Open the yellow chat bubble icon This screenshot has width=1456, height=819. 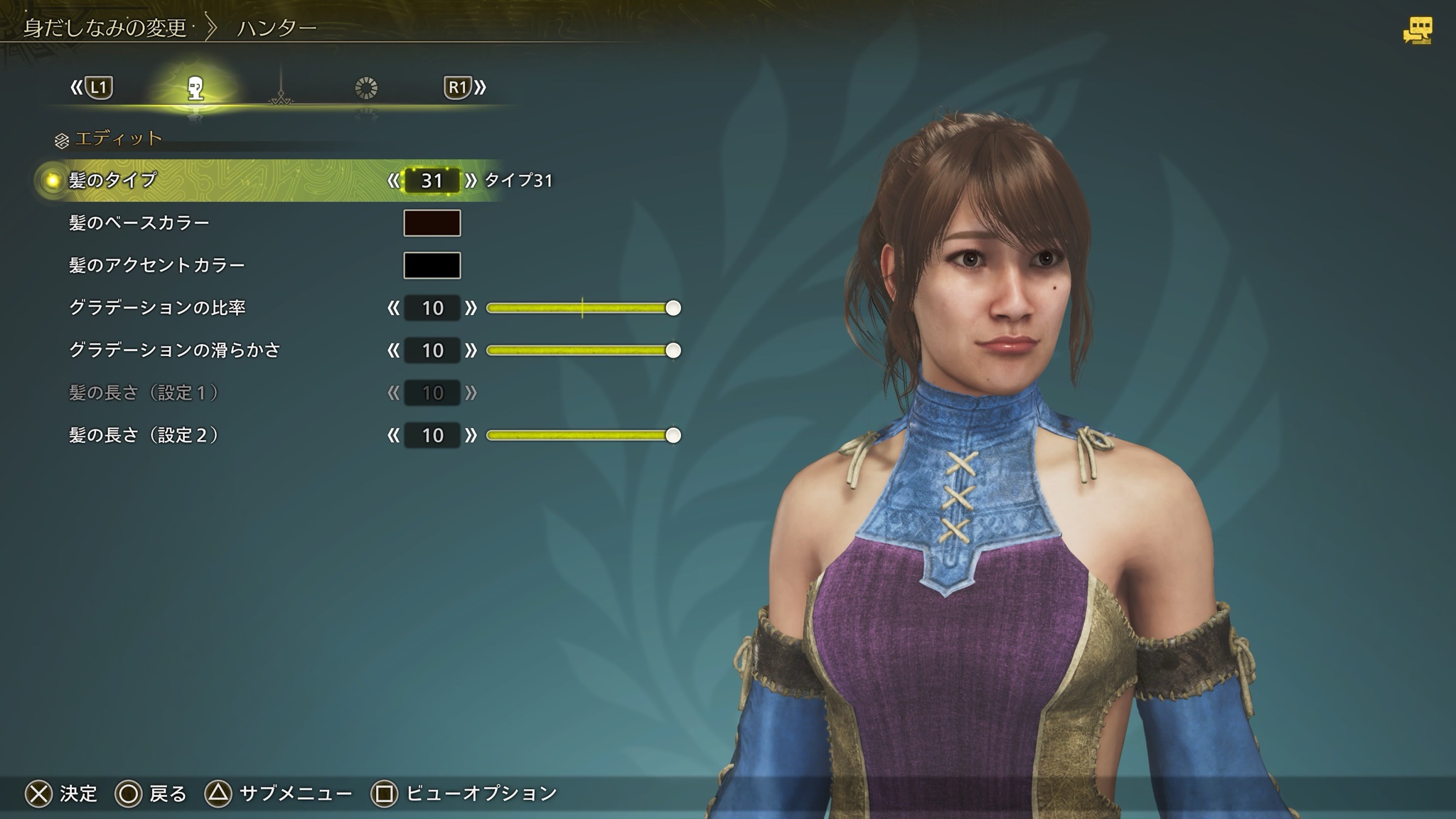click(x=1417, y=31)
